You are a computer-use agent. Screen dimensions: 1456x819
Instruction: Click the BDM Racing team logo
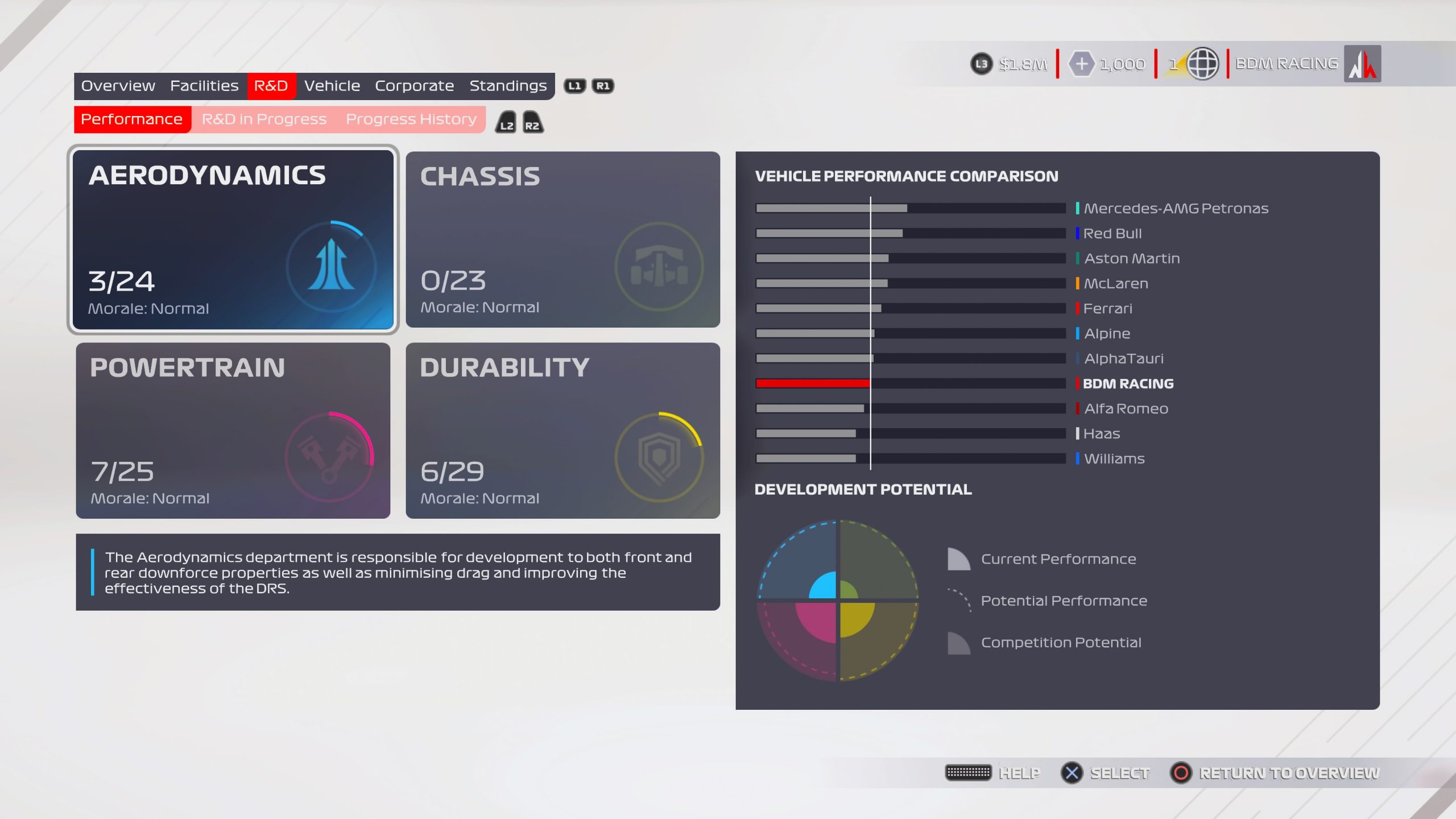(x=1362, y=64)
